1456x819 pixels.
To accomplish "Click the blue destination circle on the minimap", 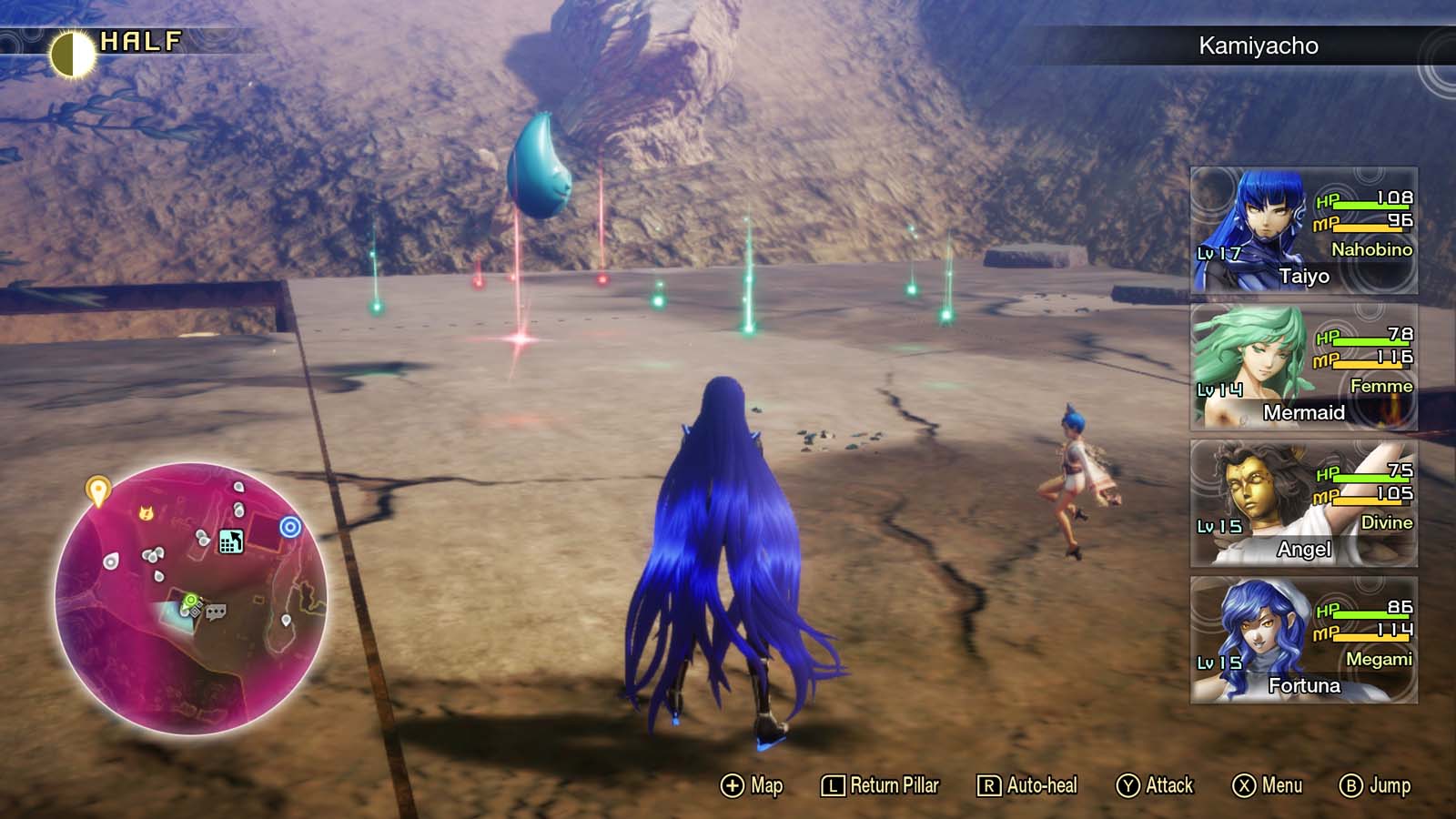I will (x=290, y=526).
